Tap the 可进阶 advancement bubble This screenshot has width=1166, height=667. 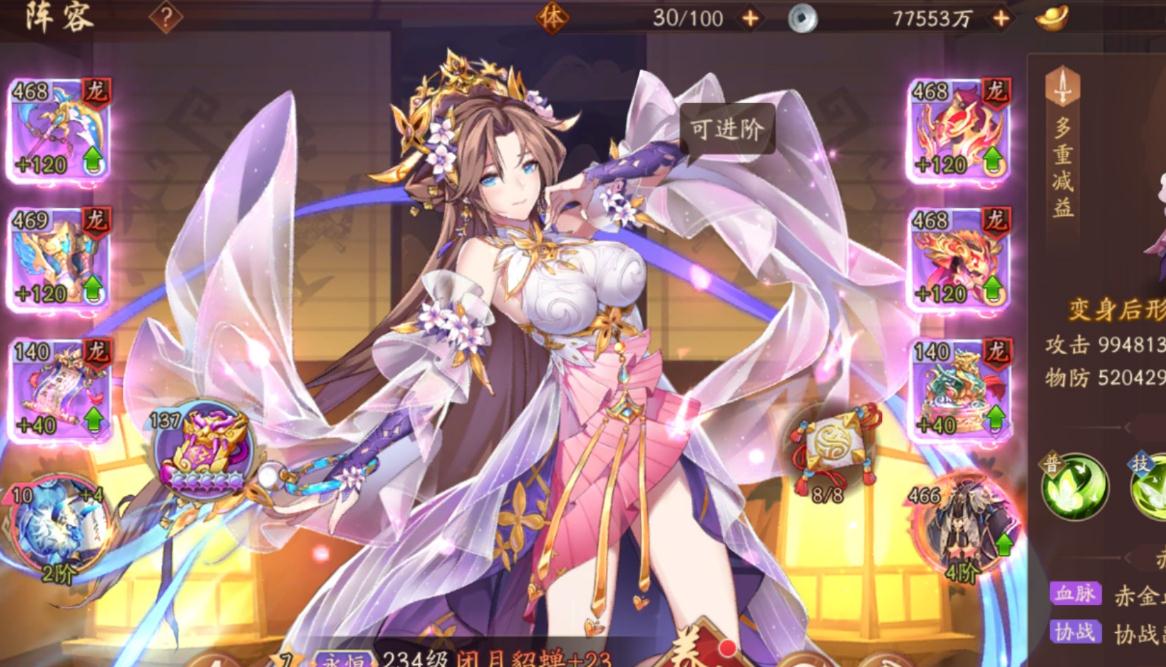[x=727, y=129]
